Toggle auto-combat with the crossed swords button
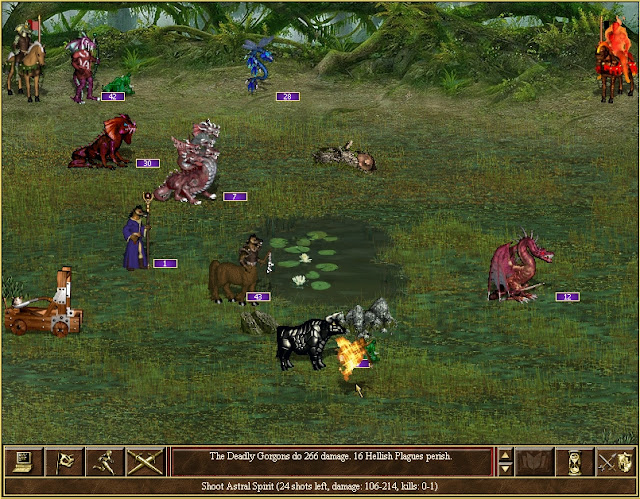 click(144, 461)
